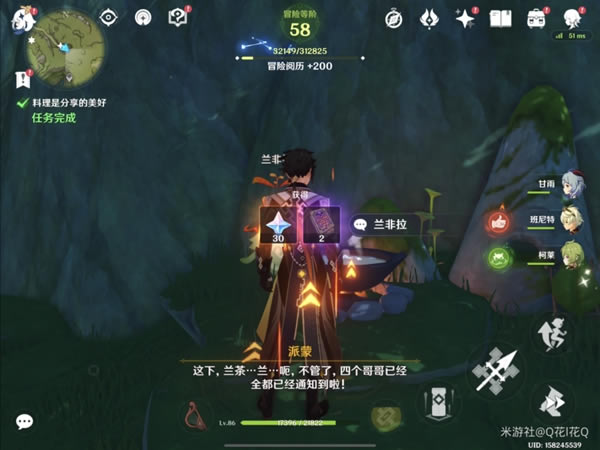Image resolution: width=600 pixels, height=450 pixels.
Task: Tap the jump button
Action: click(551, 335)
